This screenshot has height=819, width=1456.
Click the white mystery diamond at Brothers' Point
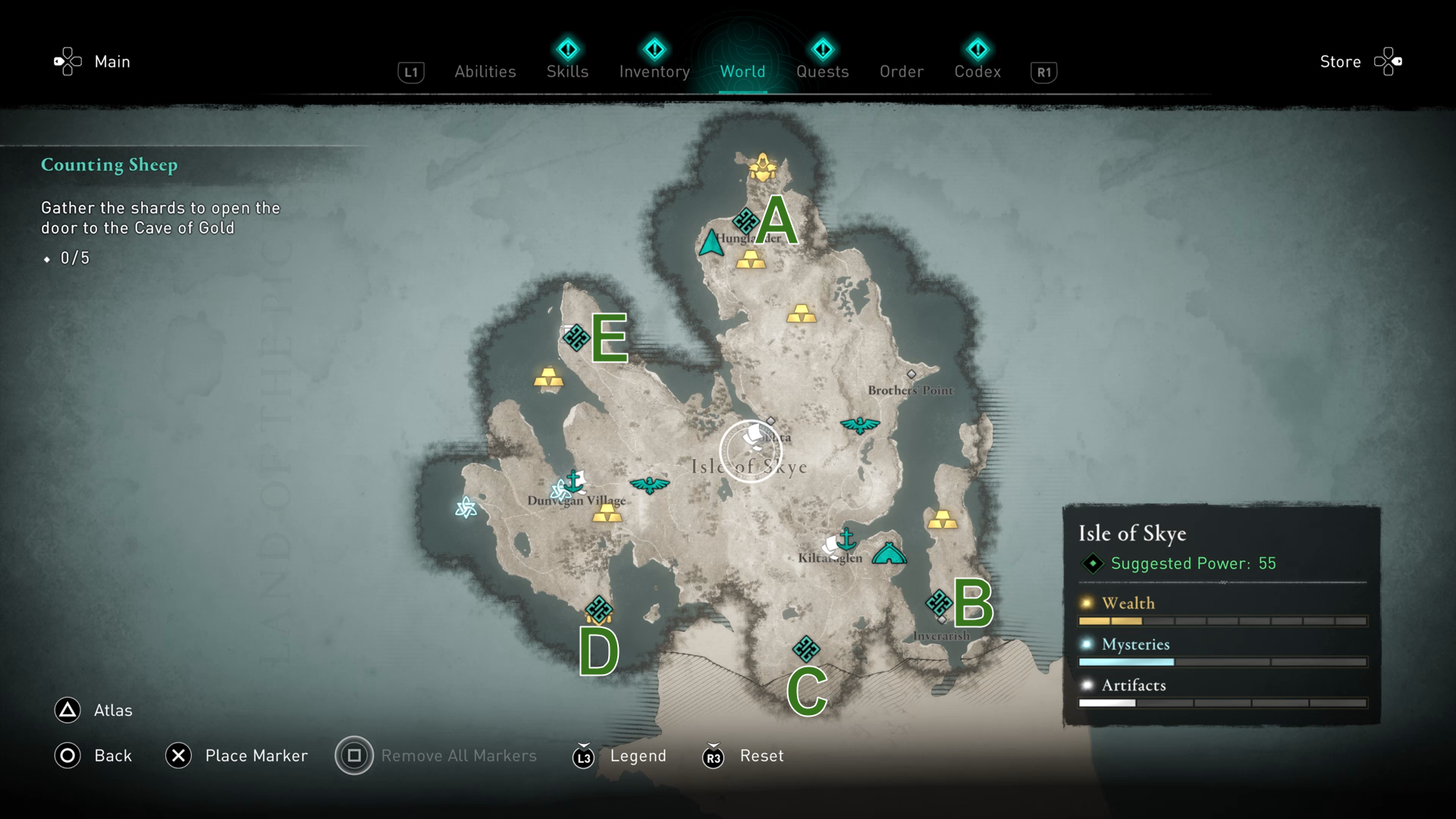[911, 372]
